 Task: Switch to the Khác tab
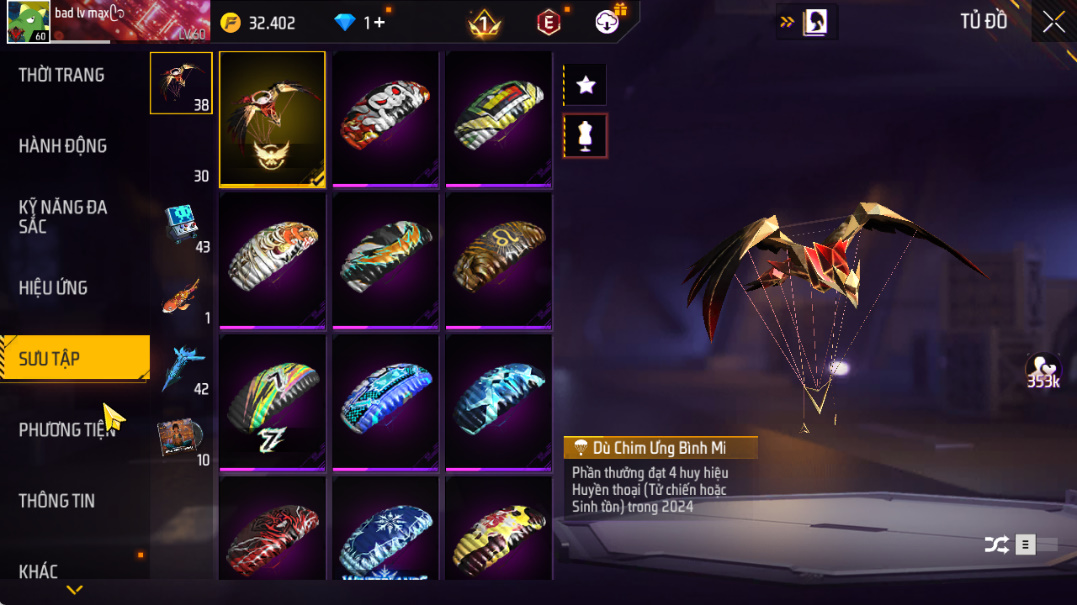(38, 571)
